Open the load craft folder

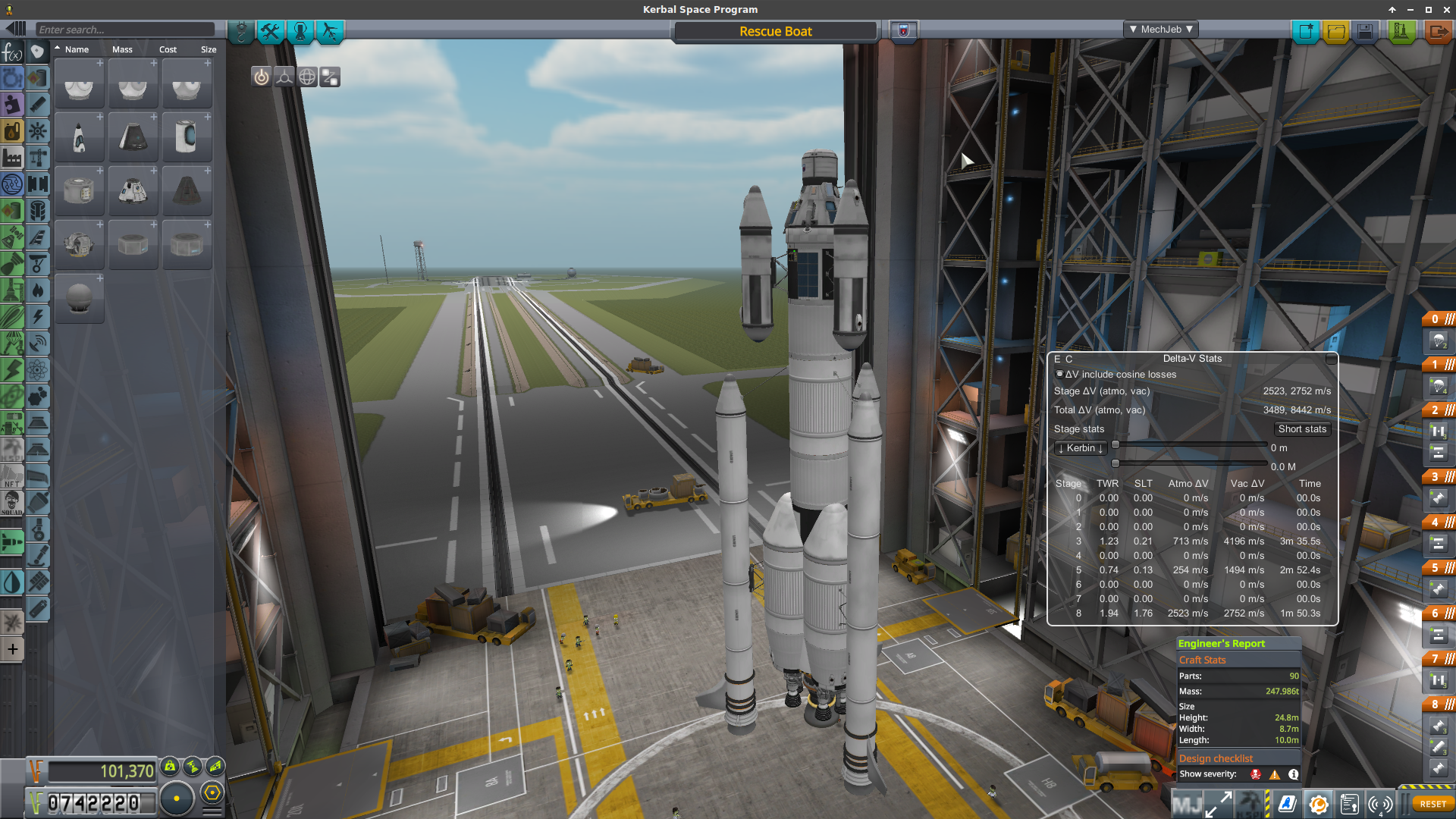tap(1335, 31)
